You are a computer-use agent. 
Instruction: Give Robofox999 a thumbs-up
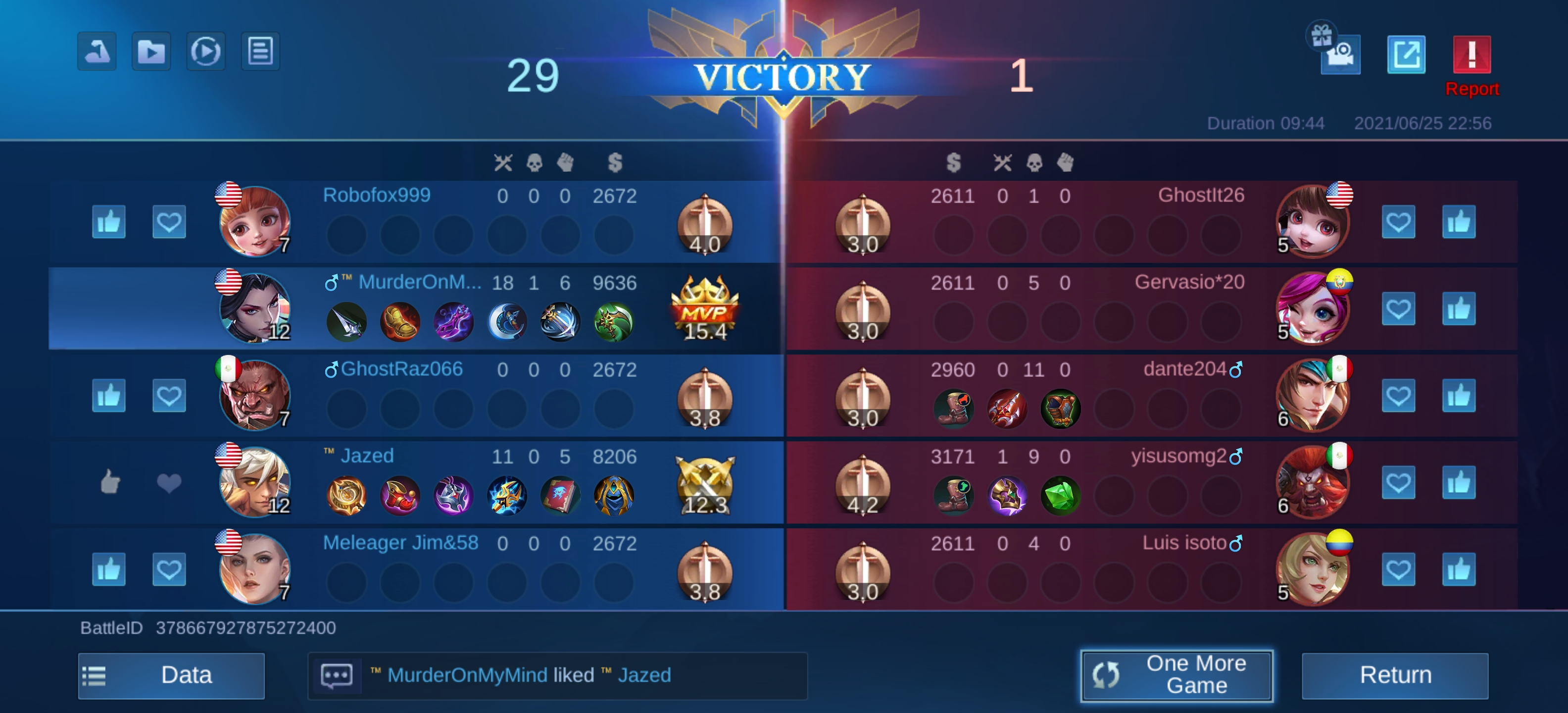click(x=108, y=223)
